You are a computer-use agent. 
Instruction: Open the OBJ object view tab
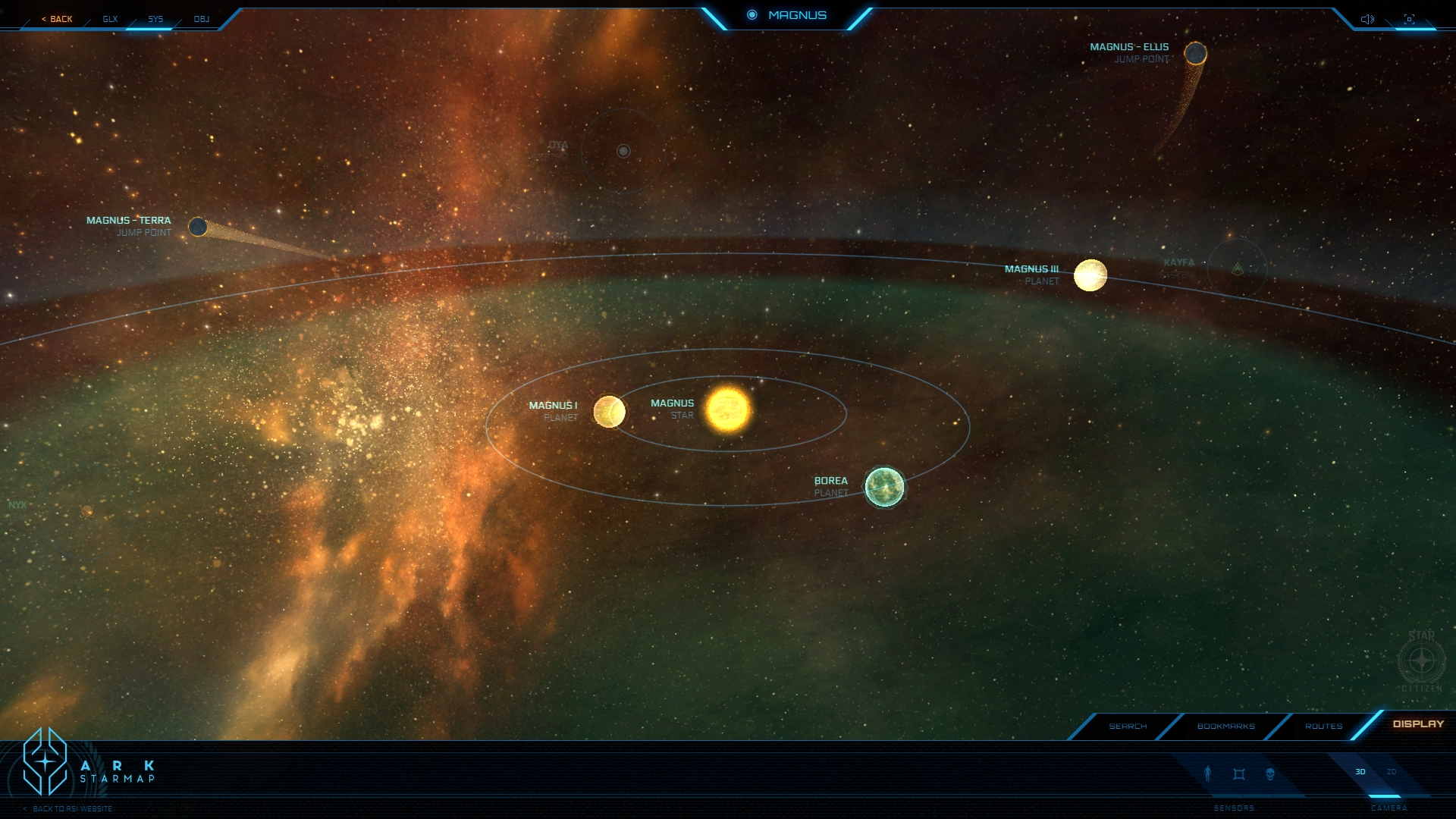(201, 19)
